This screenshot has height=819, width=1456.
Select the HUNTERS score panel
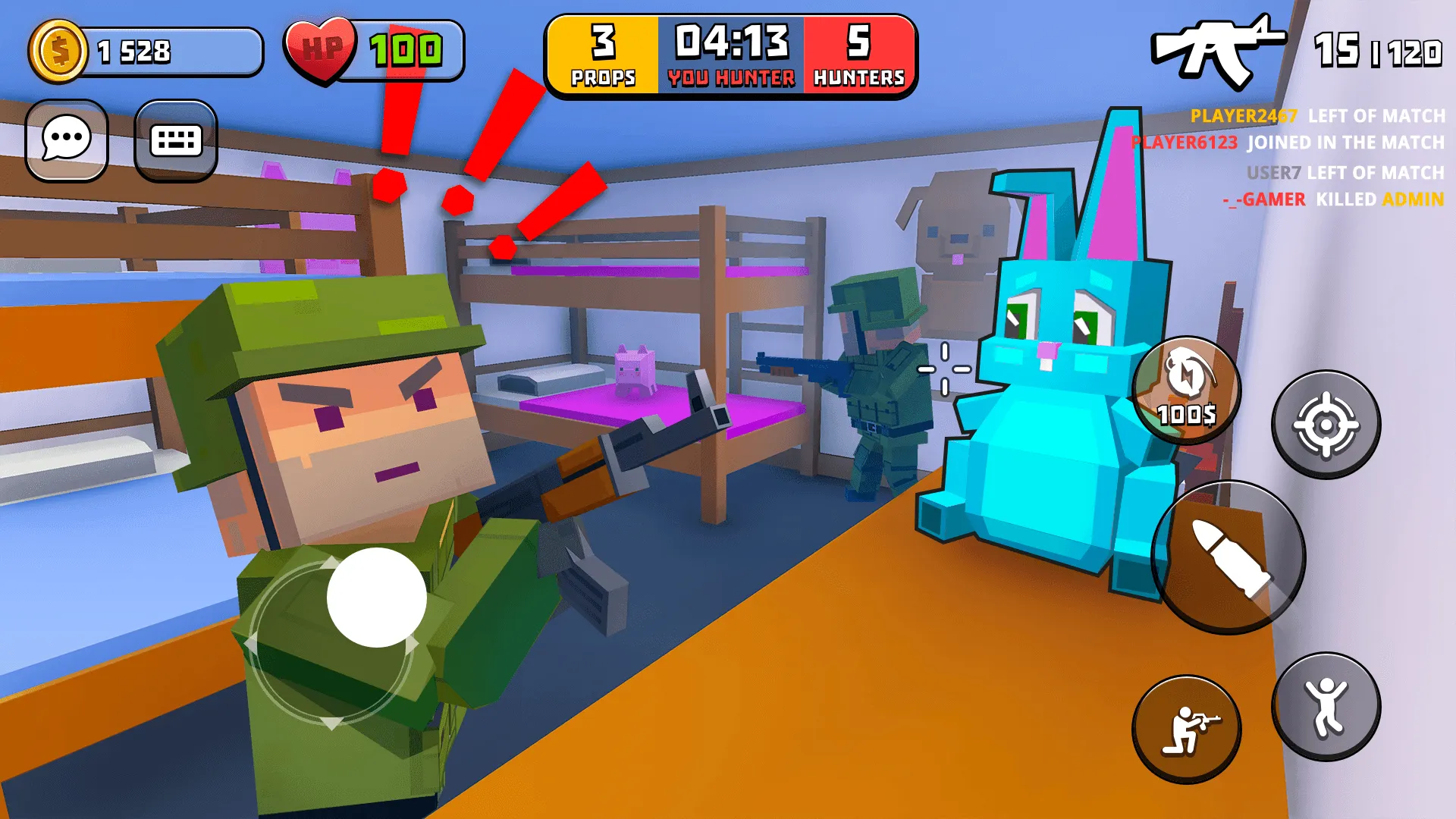point(857,55)
